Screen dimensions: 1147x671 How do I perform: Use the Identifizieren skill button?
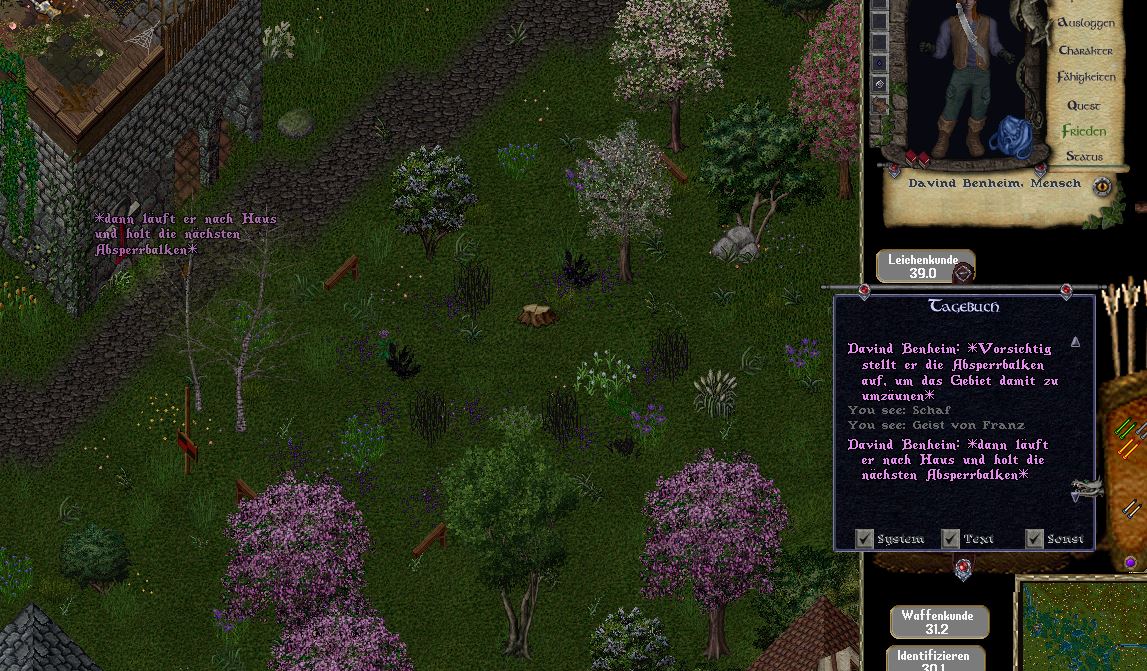click(934, 660)
